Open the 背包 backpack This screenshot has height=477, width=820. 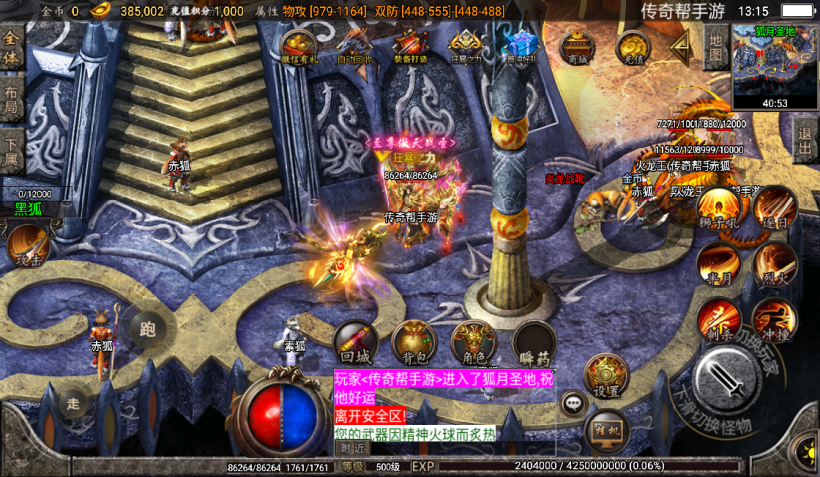(x=413, y=341)
